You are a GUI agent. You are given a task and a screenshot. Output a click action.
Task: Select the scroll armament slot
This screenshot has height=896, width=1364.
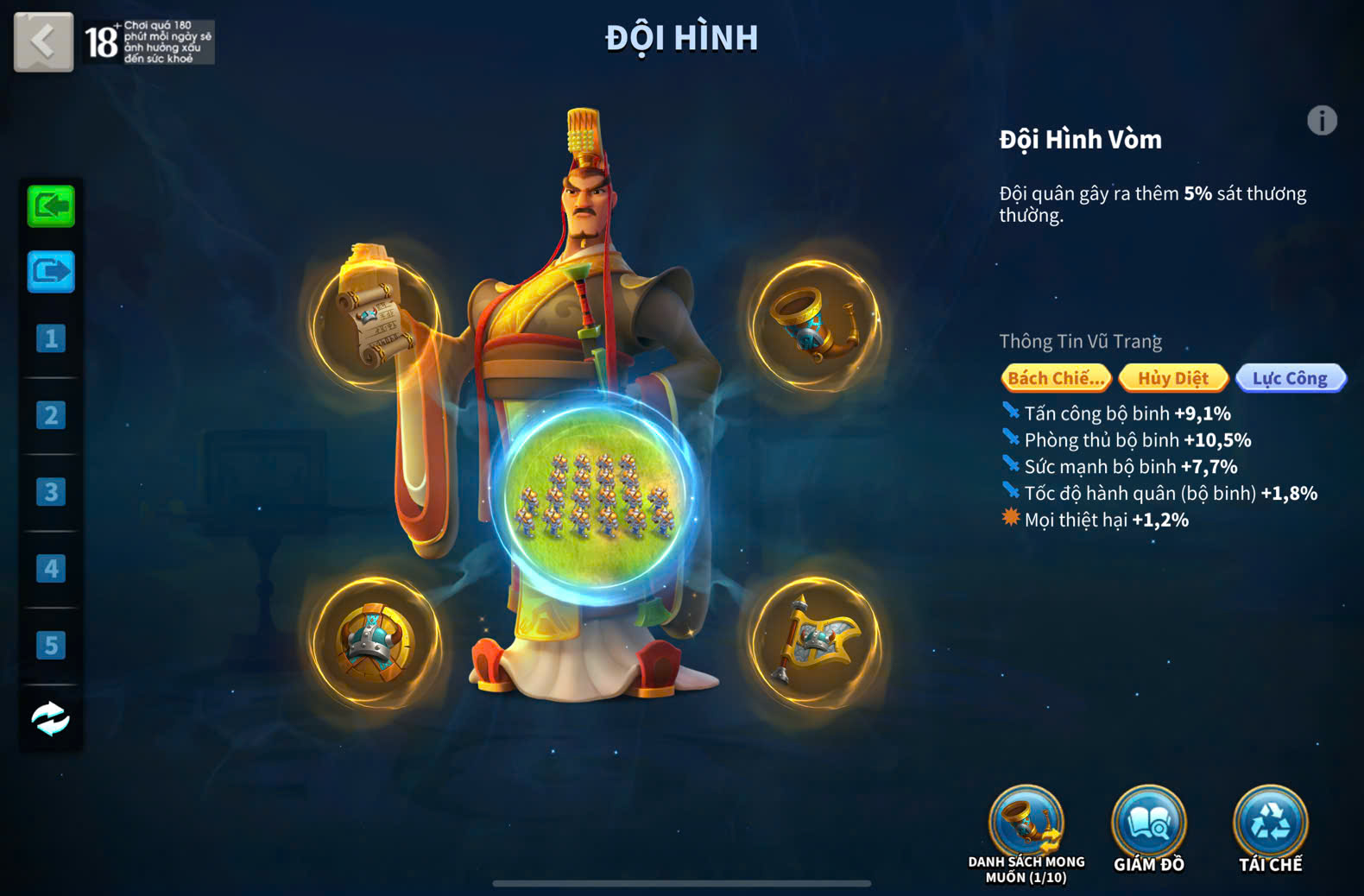coord(375,321)
